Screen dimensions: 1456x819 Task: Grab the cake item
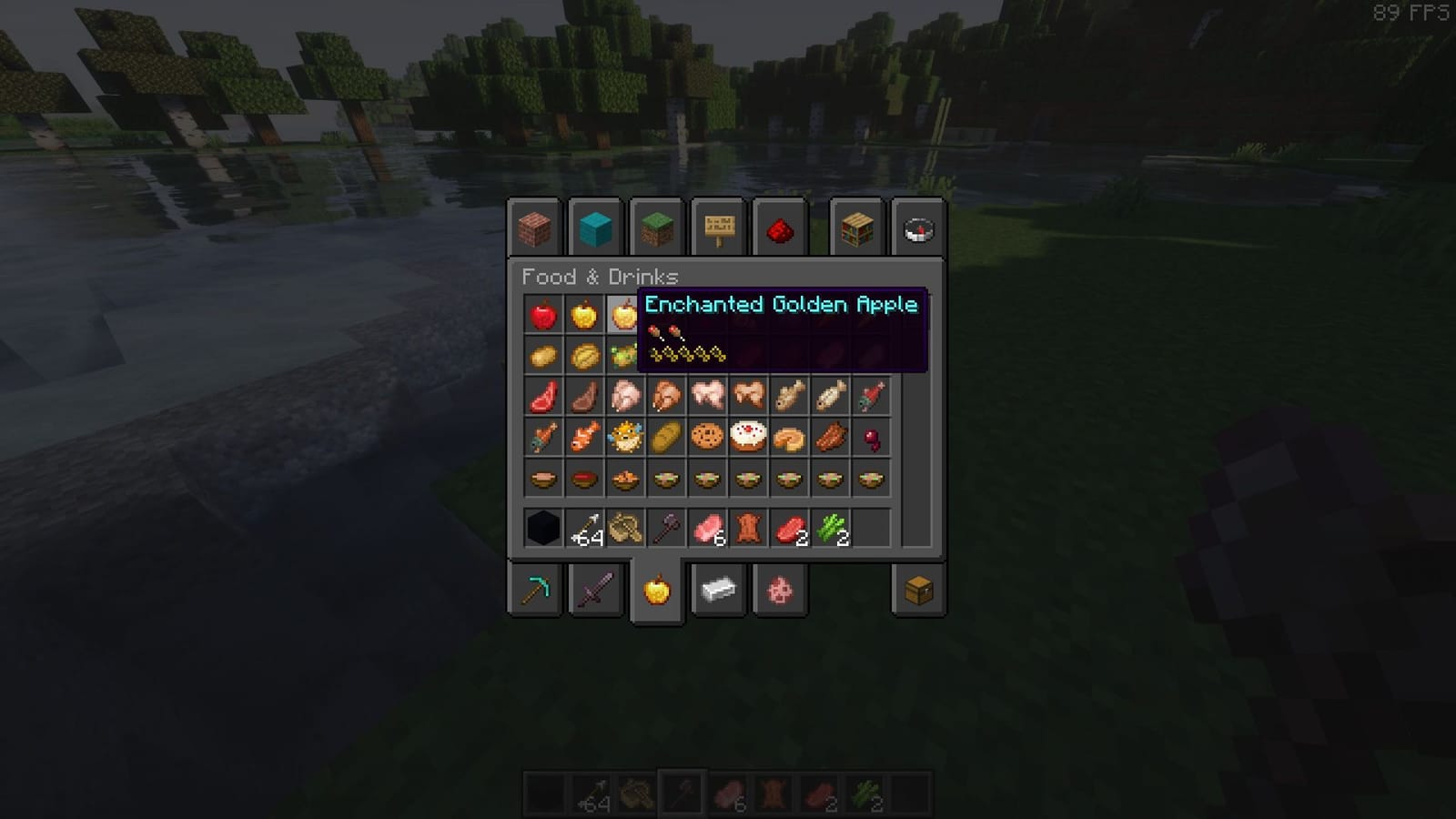point(748,435)
